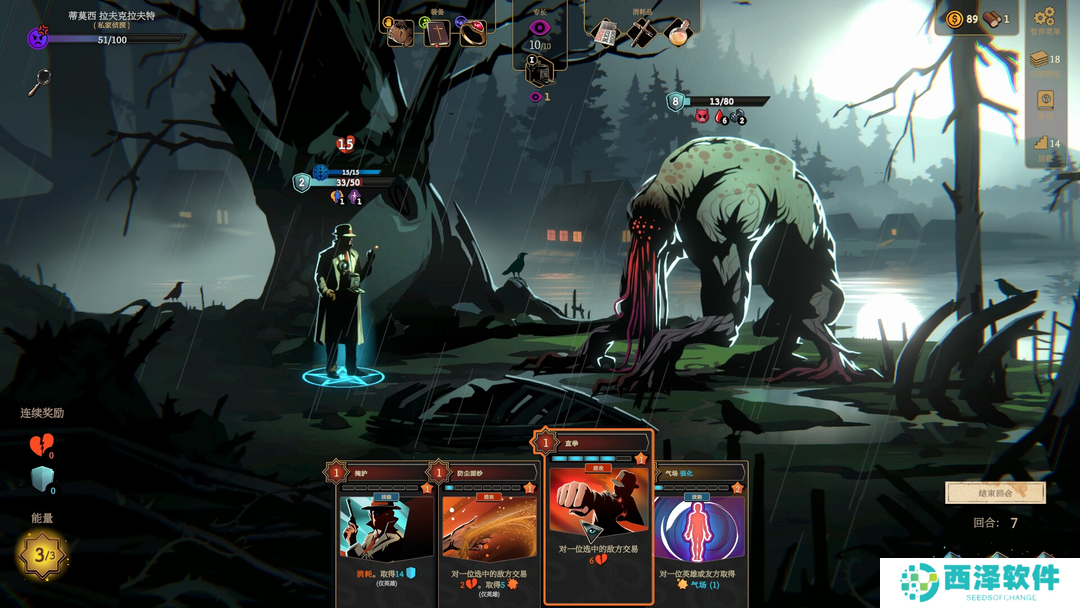
Task: Open the 暂停菜单 pause menu gears
Action: coord(1045,17)
